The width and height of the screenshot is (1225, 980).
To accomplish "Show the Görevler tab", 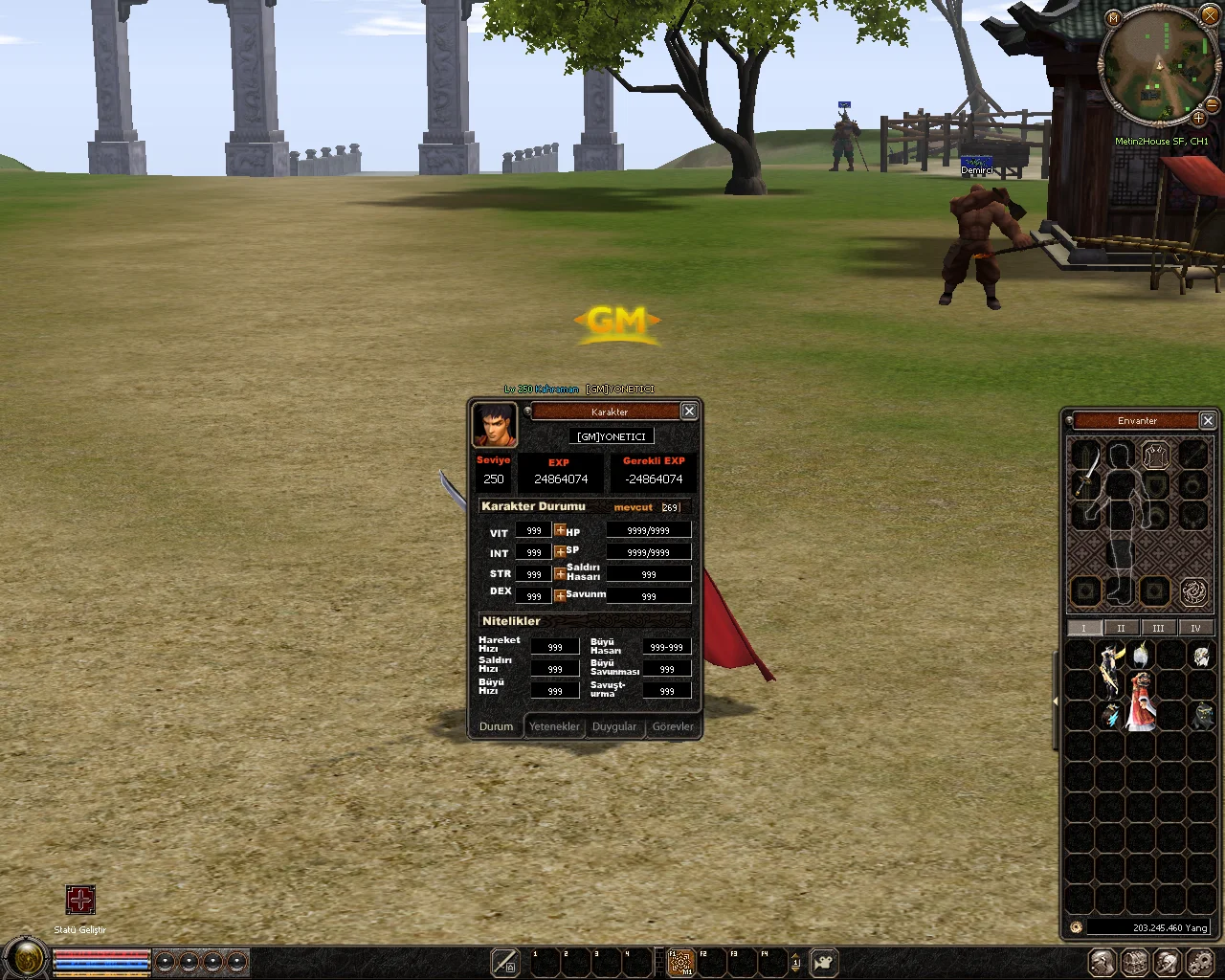I will (x=673, y=726).
